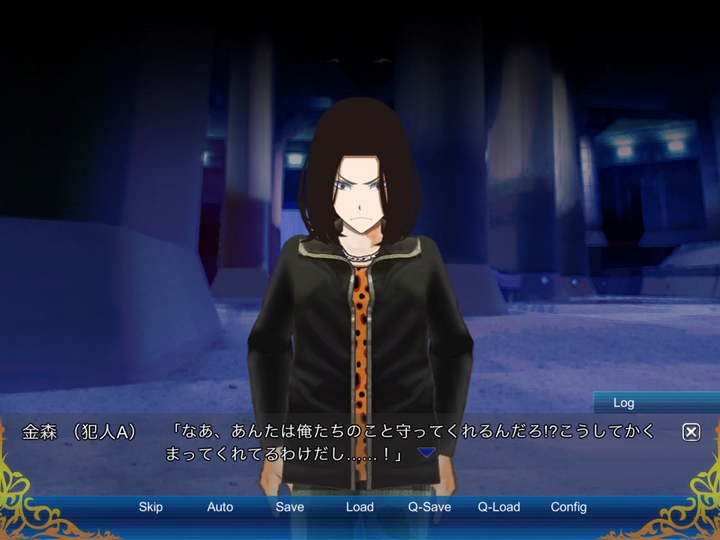Activate Skip mode

151,507
